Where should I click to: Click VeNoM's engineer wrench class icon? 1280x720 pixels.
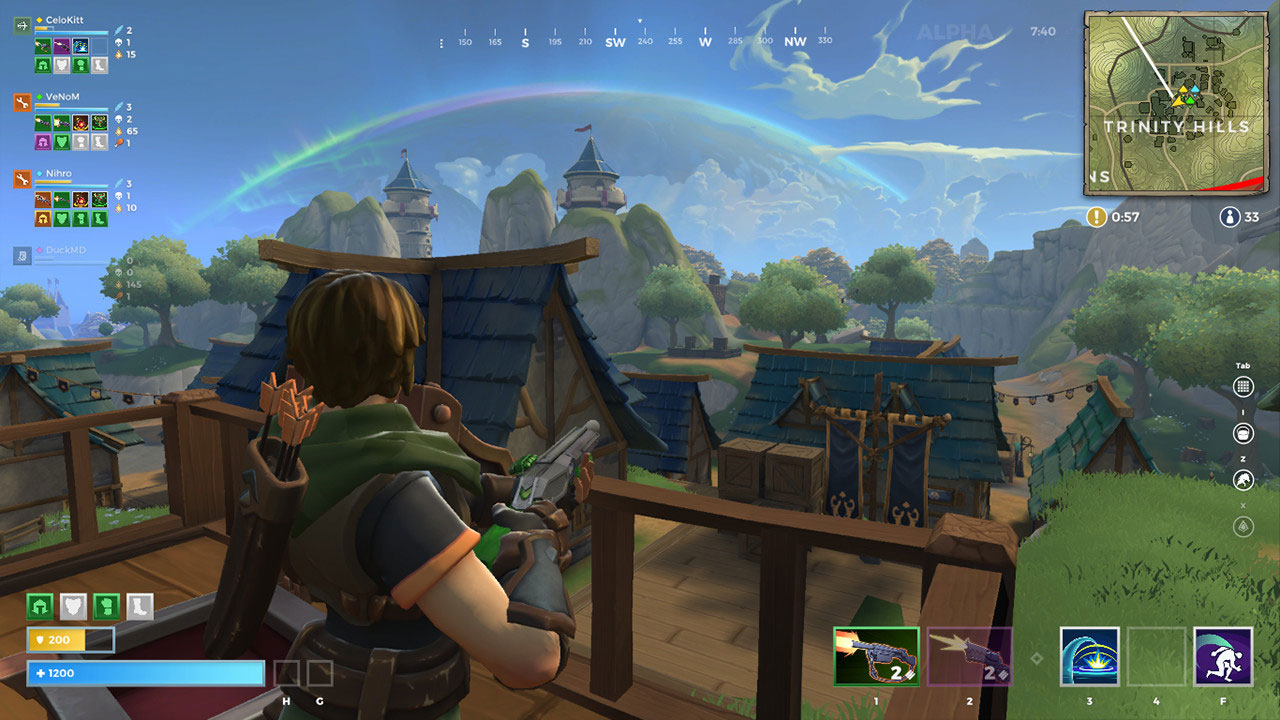[21, 103]
